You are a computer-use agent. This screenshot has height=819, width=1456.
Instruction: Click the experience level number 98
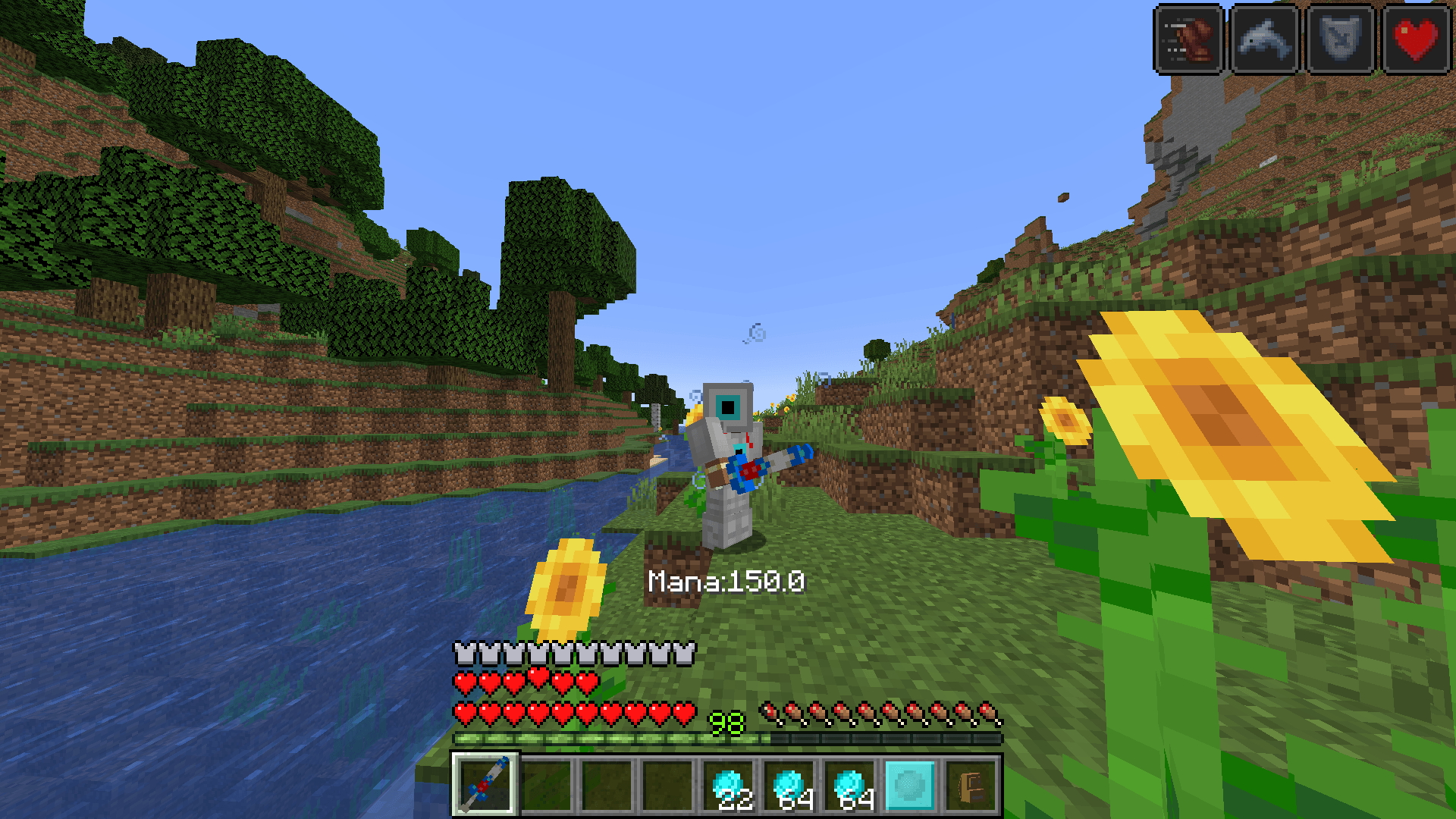[726, 721]
